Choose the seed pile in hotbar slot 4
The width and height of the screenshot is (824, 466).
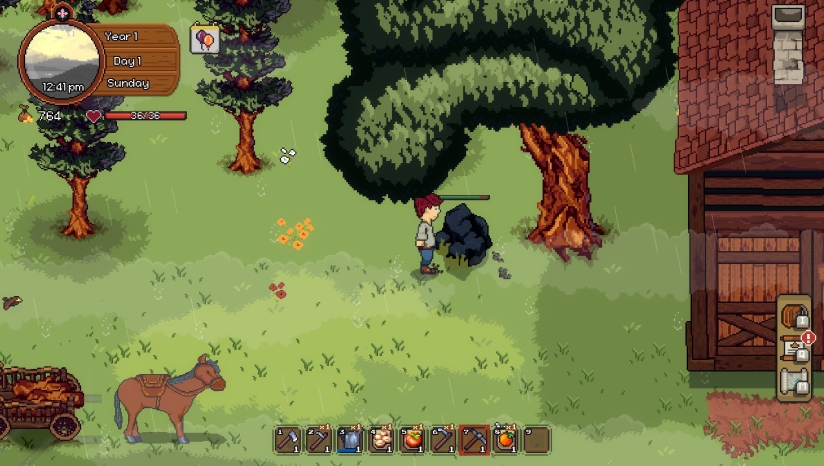(x=381, y=440)
